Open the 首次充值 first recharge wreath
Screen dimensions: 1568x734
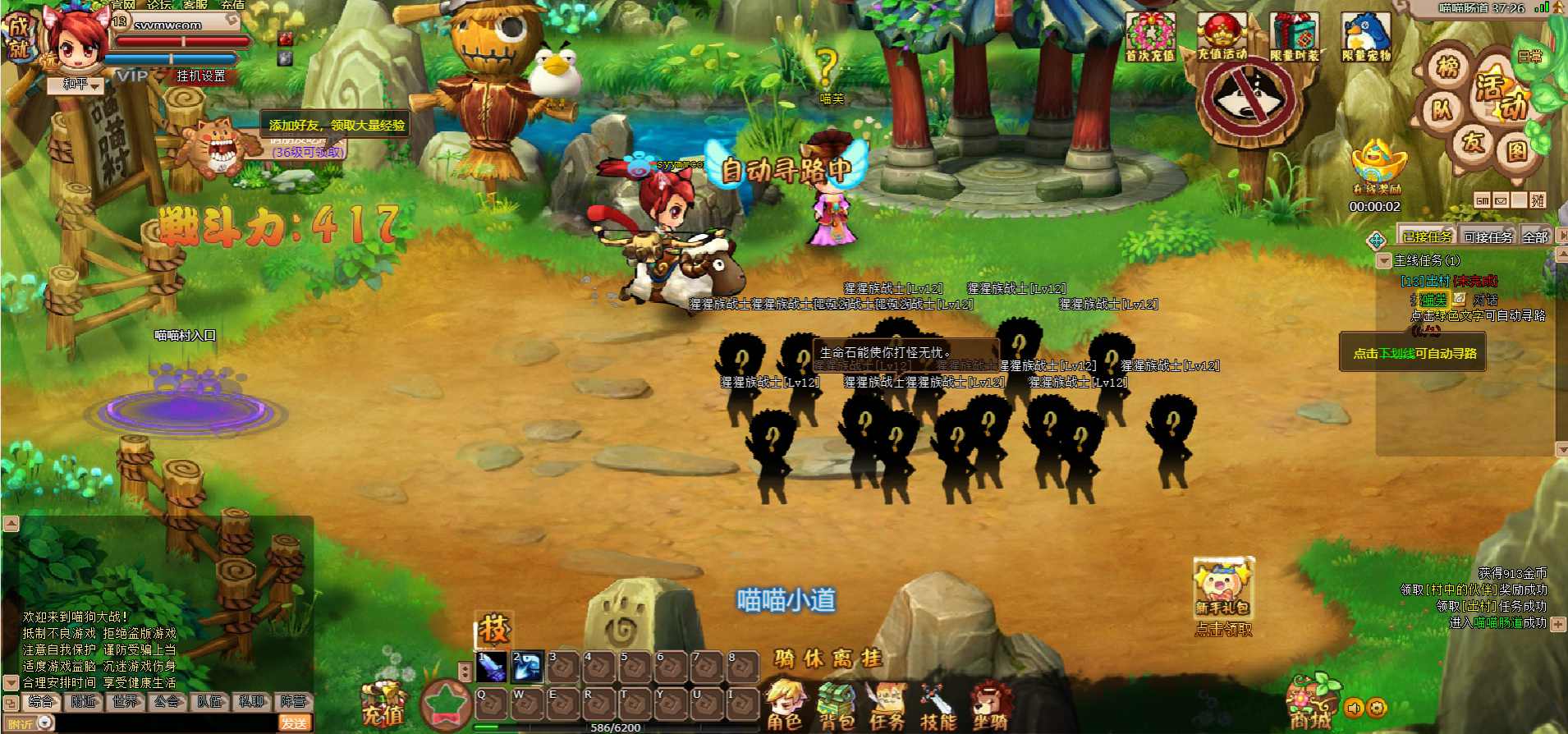coord(1150,38)
